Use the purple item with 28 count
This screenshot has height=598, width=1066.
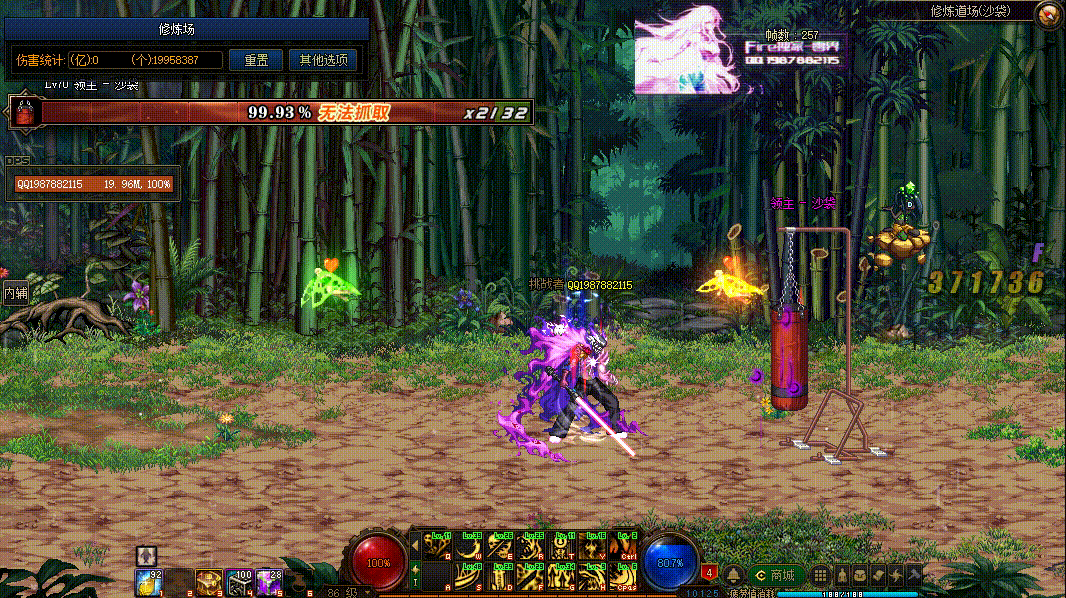click(x=269, y=581)
